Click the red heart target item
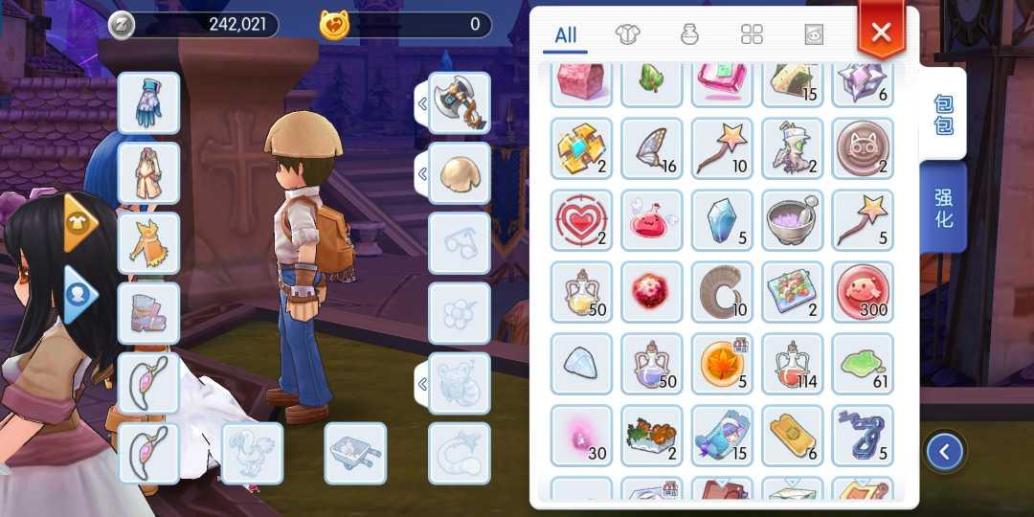 (x=582, y=220)
